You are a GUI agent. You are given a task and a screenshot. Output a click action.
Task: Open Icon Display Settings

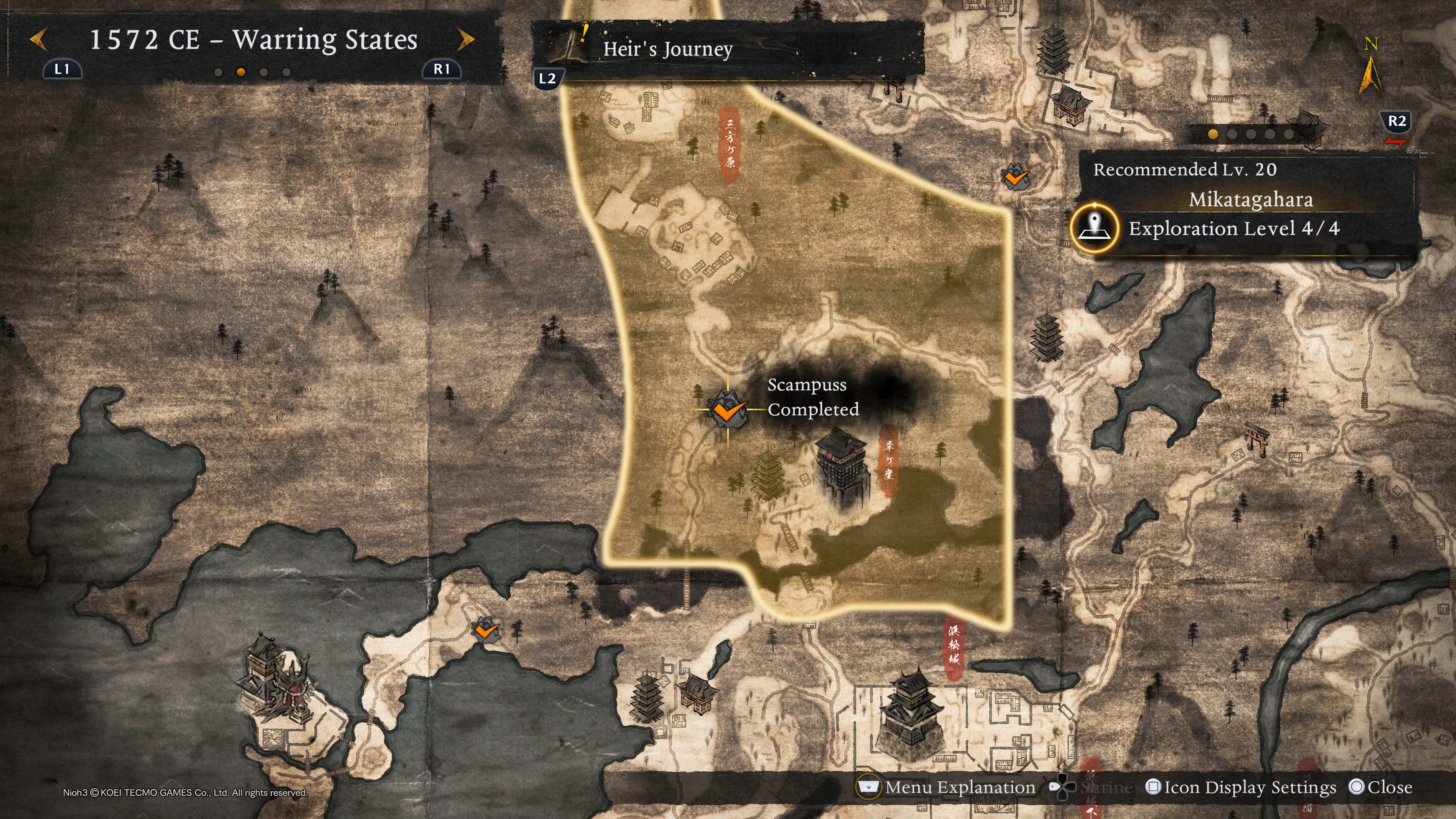(x=1241, y=788)
